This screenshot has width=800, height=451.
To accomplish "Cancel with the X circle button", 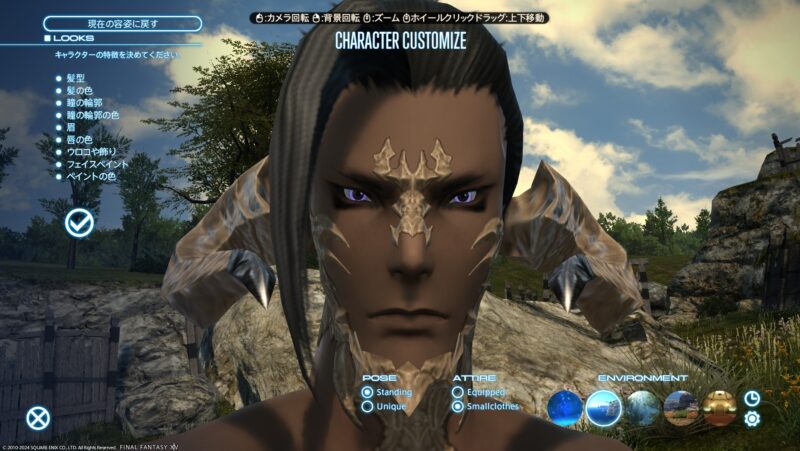I will click(38, 418).
